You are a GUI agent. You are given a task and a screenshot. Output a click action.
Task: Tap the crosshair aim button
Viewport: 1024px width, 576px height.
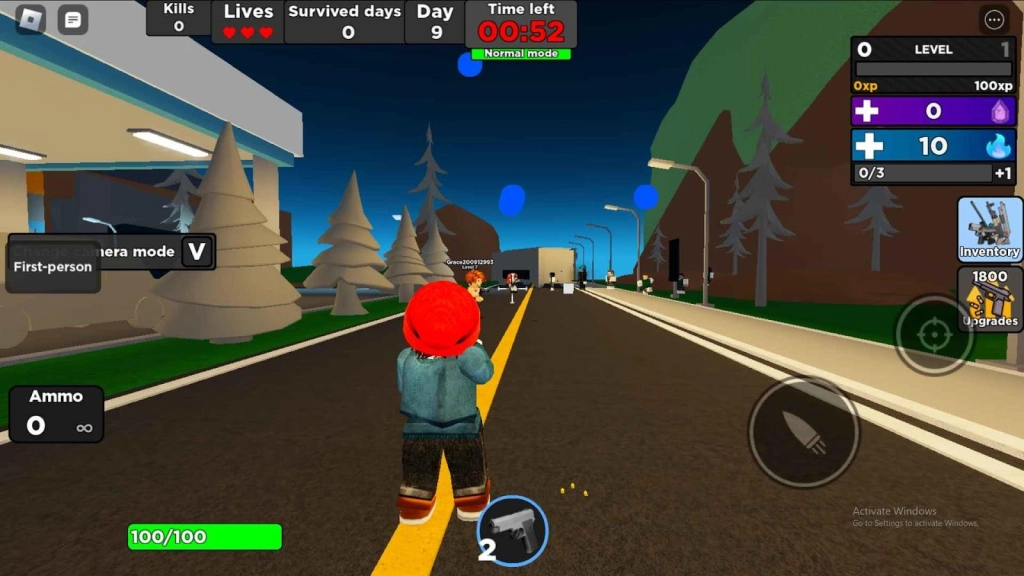933,334
